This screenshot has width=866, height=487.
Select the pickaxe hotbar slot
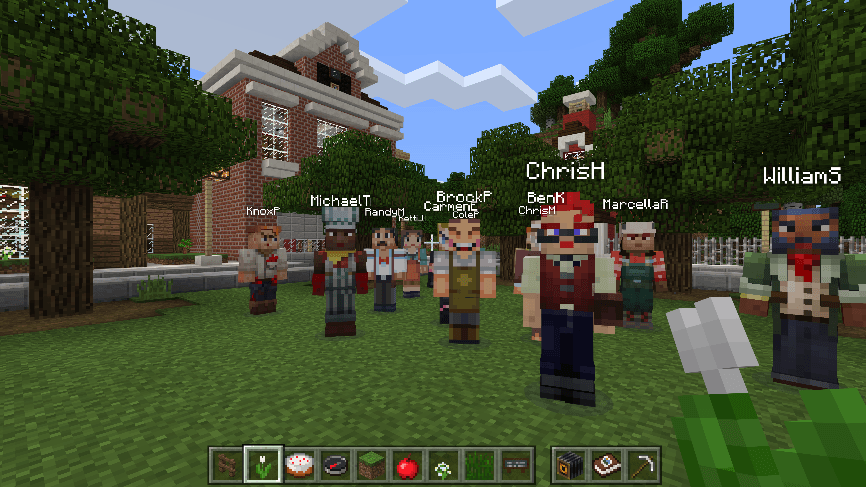click(641, 464)
